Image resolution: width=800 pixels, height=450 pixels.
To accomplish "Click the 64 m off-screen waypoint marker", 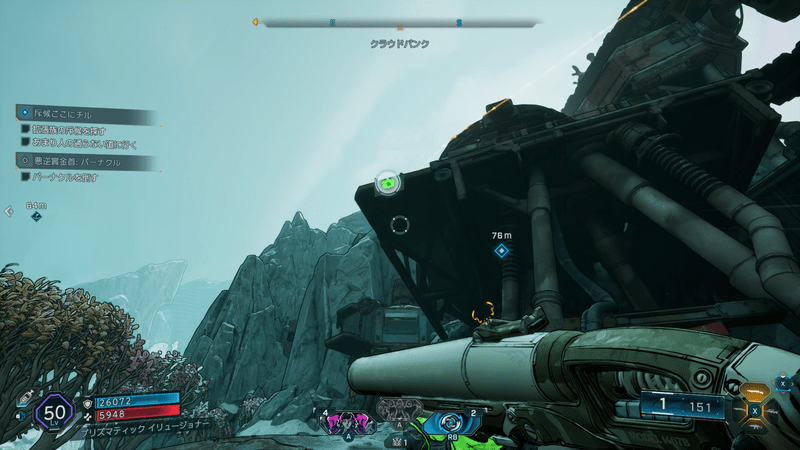I will tap(36, 215).
